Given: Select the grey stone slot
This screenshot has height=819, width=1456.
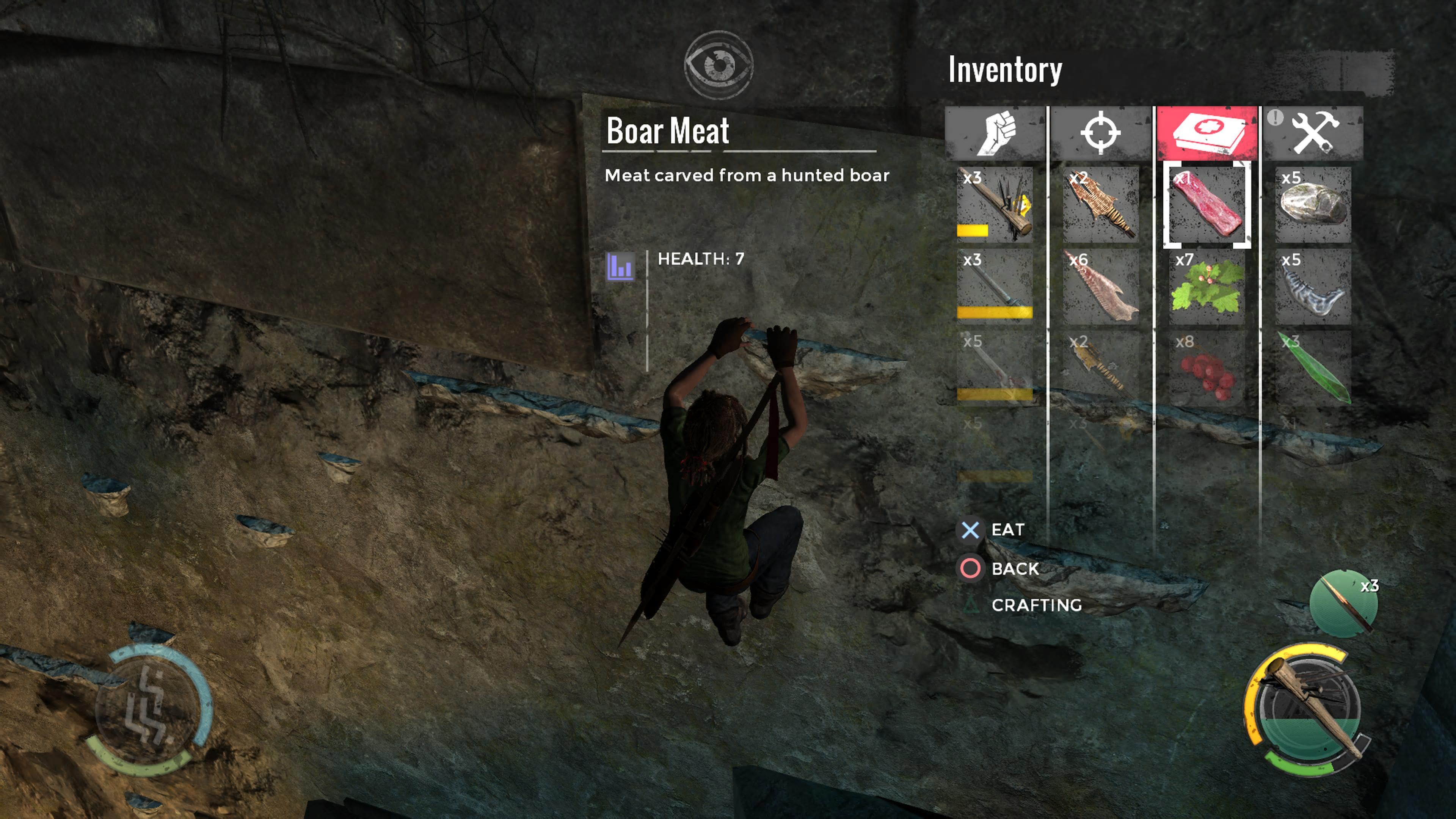Looking at the screenshot, I should coord(1313,205).
